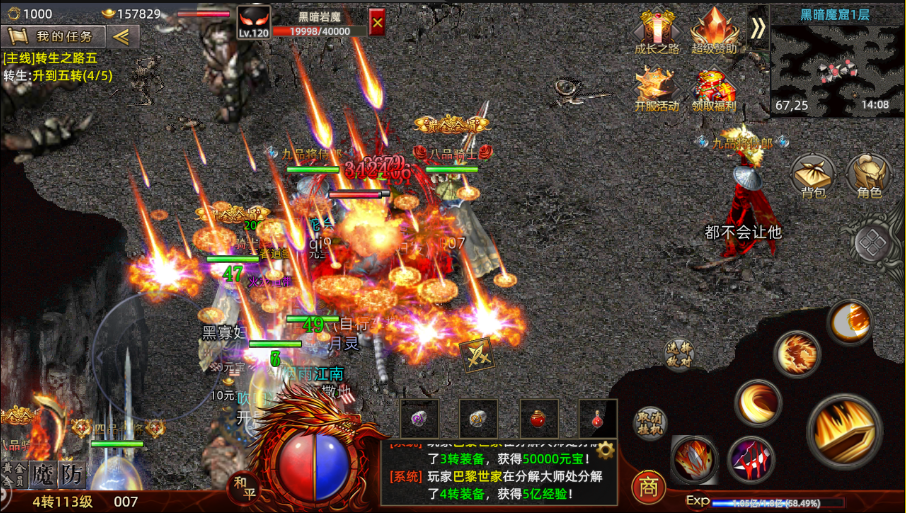Open the 角色 character sheet
The width and height of the screenshot is (906, 513).
pyautogui.click(x=868, y=175)
